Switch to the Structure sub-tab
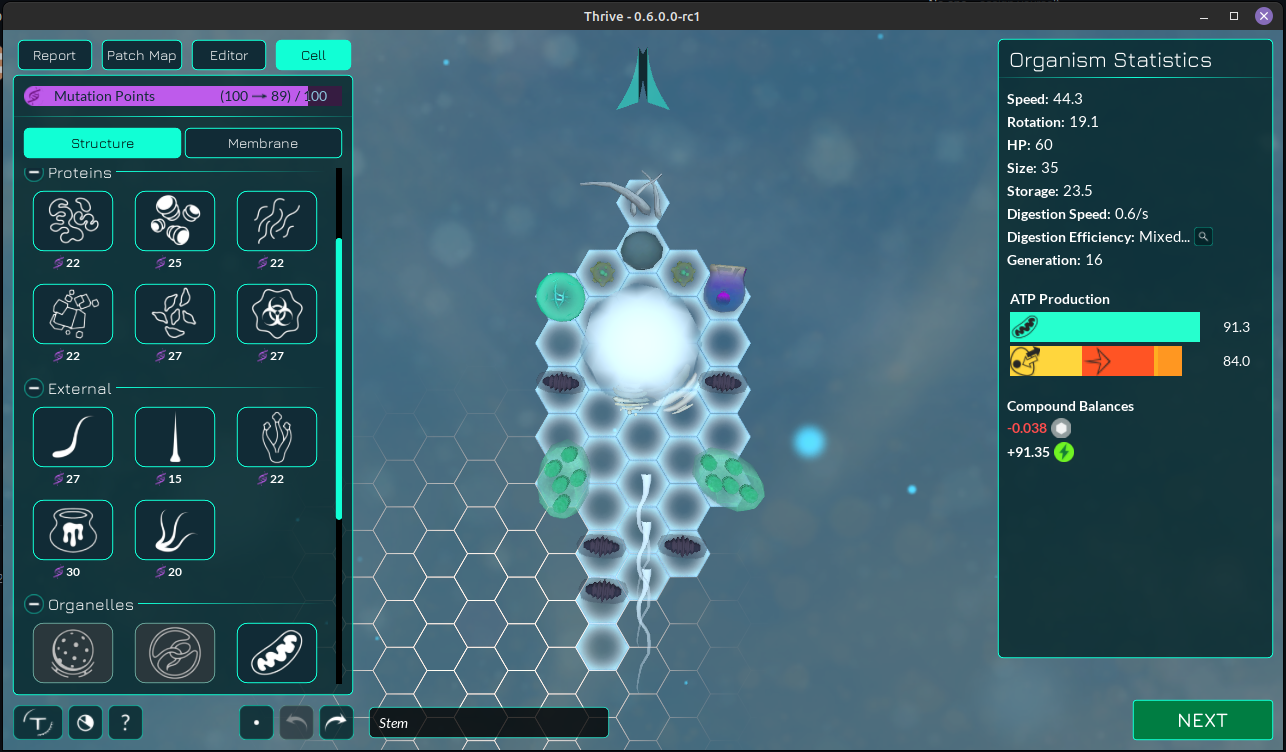This screenshot has width=1286, height=752. (102, 143)
